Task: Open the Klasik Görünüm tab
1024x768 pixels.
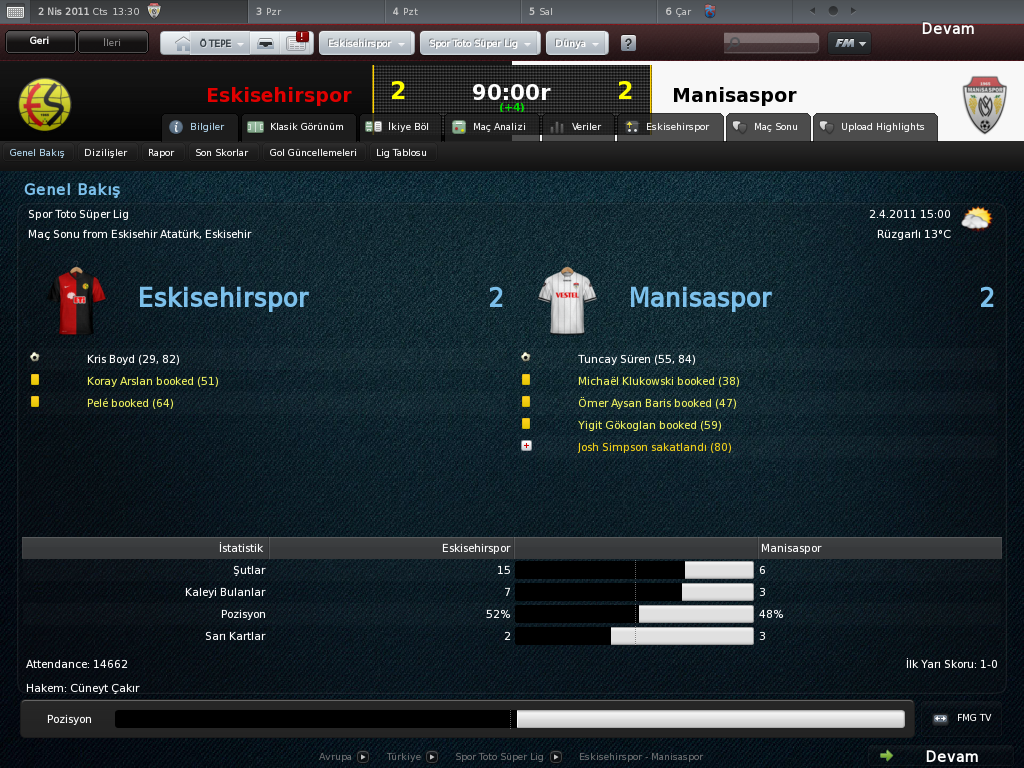Action: point(296,127)
